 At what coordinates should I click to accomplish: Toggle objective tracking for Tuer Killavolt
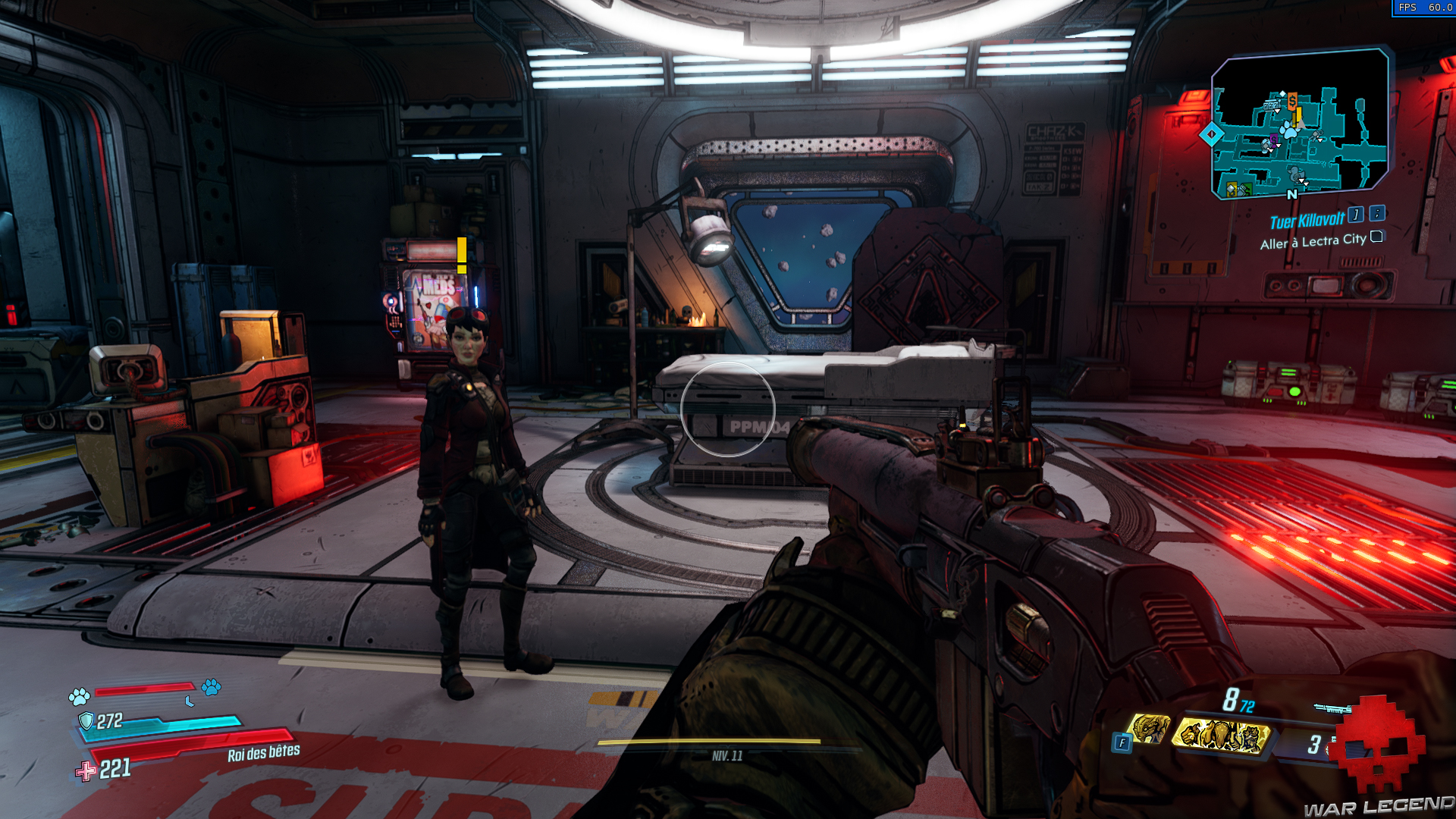point(1357,215)
